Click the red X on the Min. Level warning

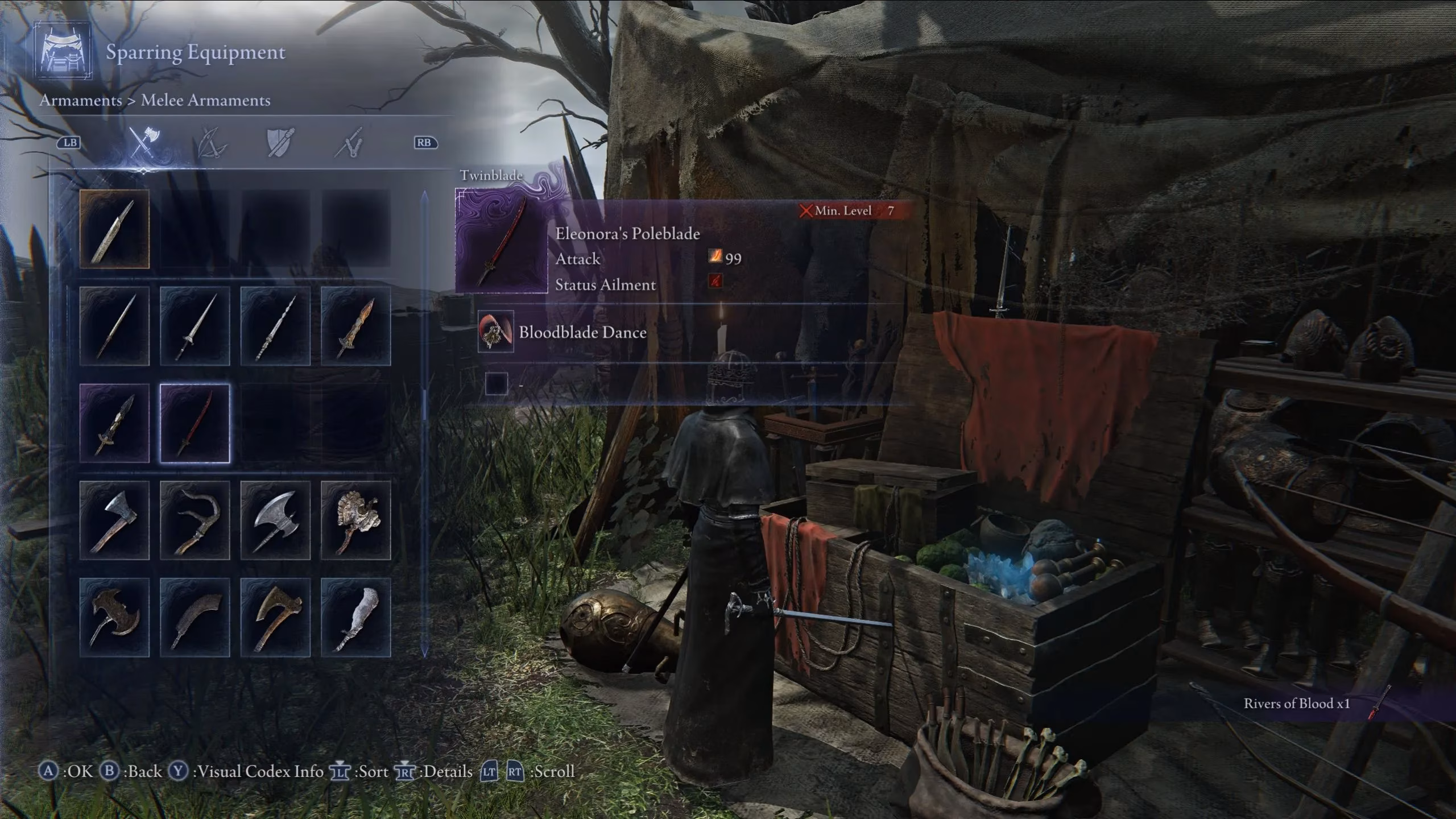807,210
